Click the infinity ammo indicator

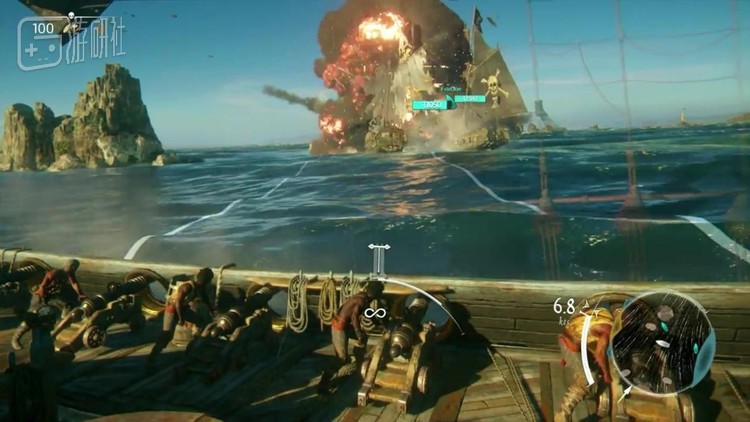(374, 313)
